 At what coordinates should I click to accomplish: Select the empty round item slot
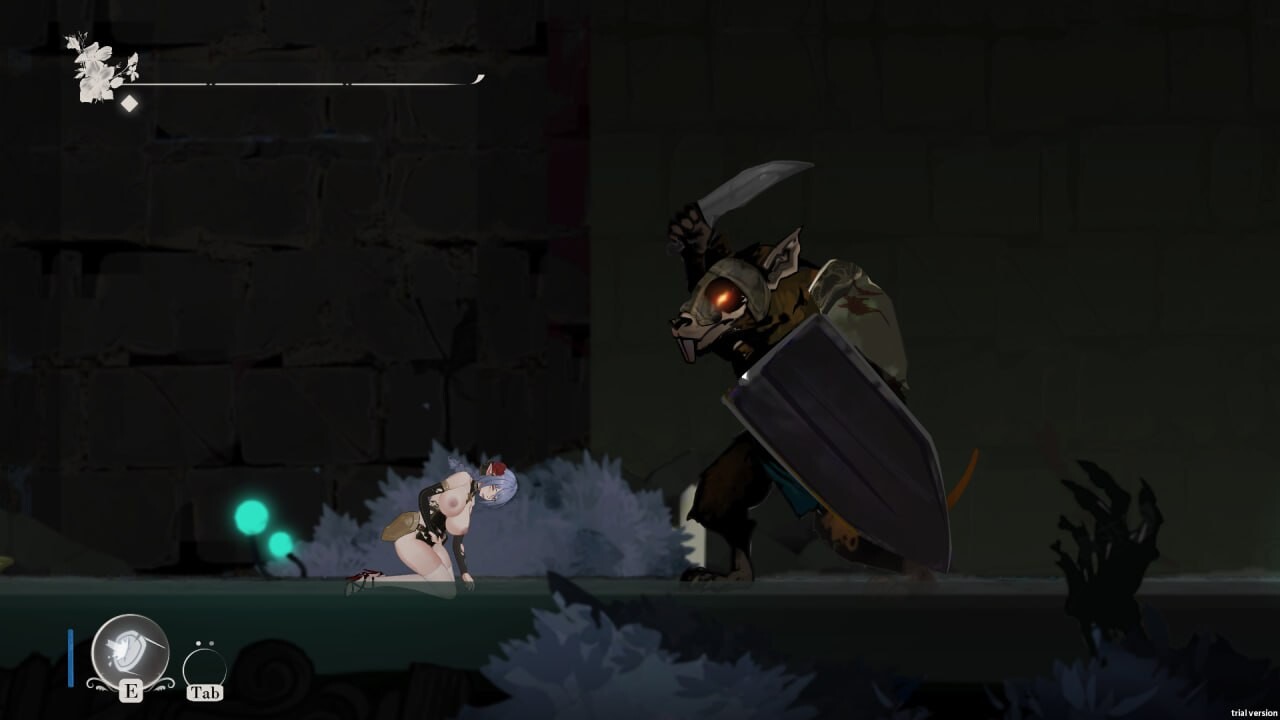(204, 667)
